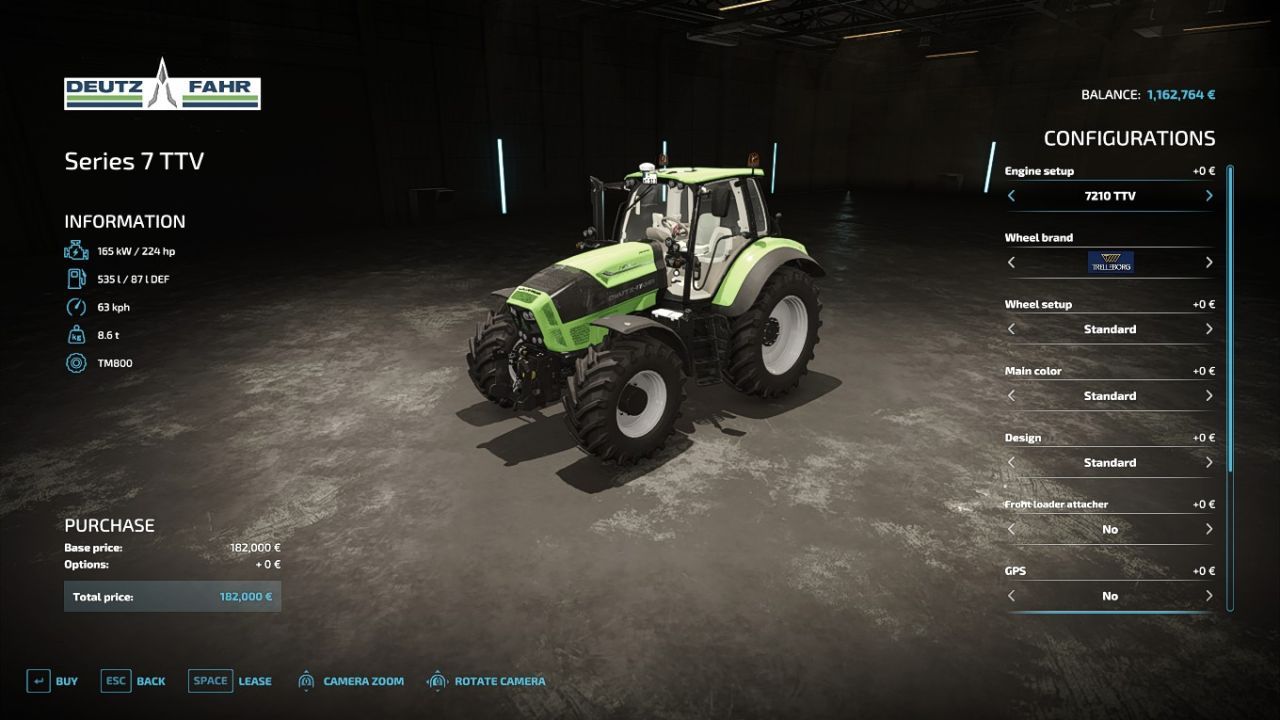
Task: Switch Design away from Standard
Action: point(1208,462)
